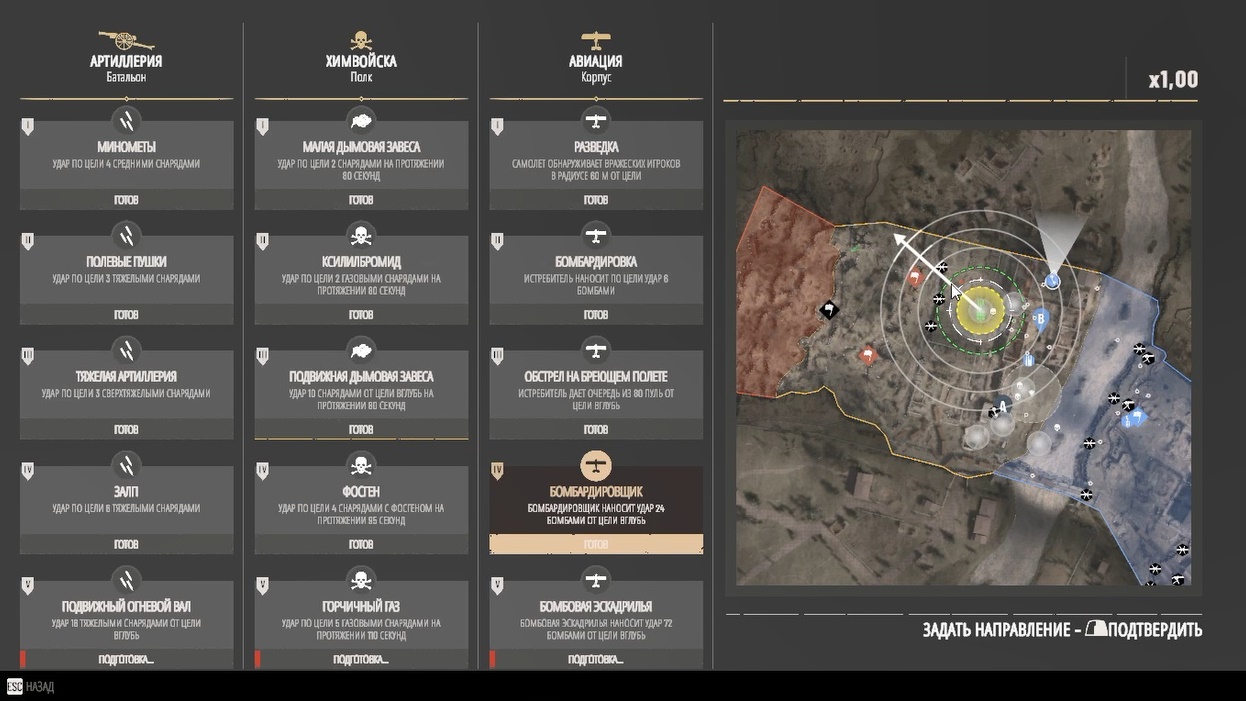Select Подвижный огневой вал card
Image resolution: width=1246 pixels, height=701 pixels.
[126, 617]
